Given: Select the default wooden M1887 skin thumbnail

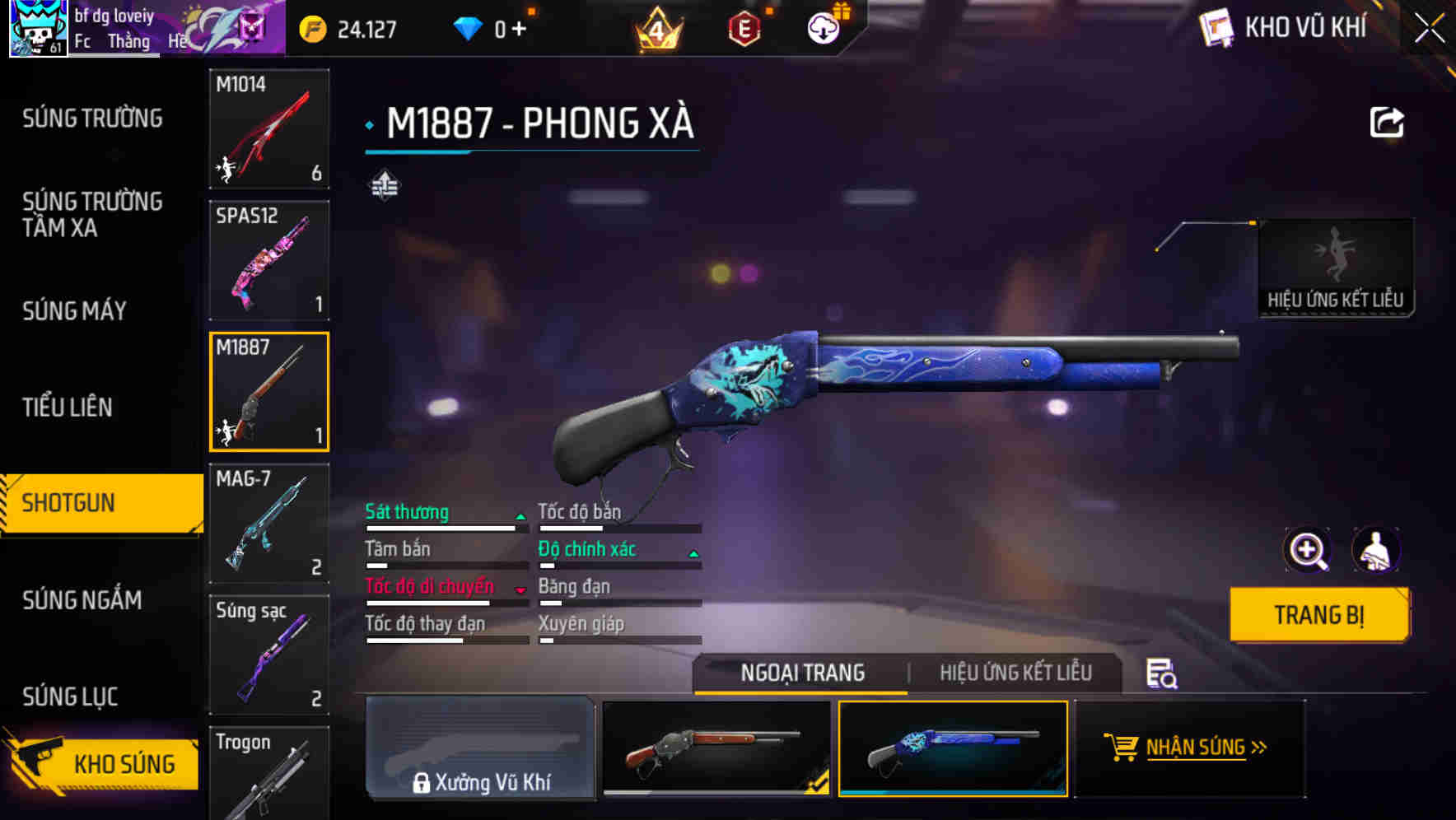Looking at the screenshot, I should (715, 749).
